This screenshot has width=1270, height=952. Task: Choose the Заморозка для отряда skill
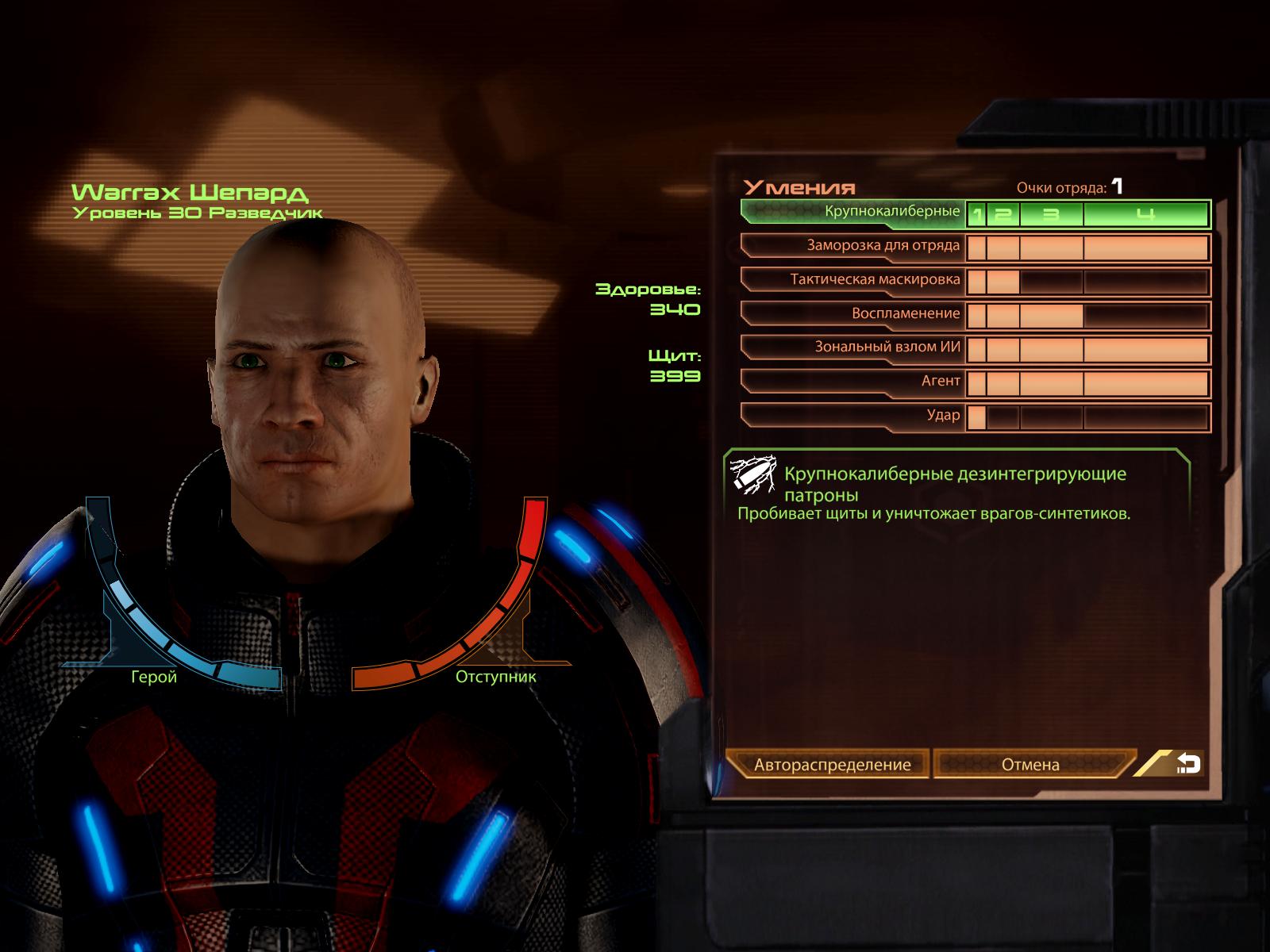click(x=853, y=246)
